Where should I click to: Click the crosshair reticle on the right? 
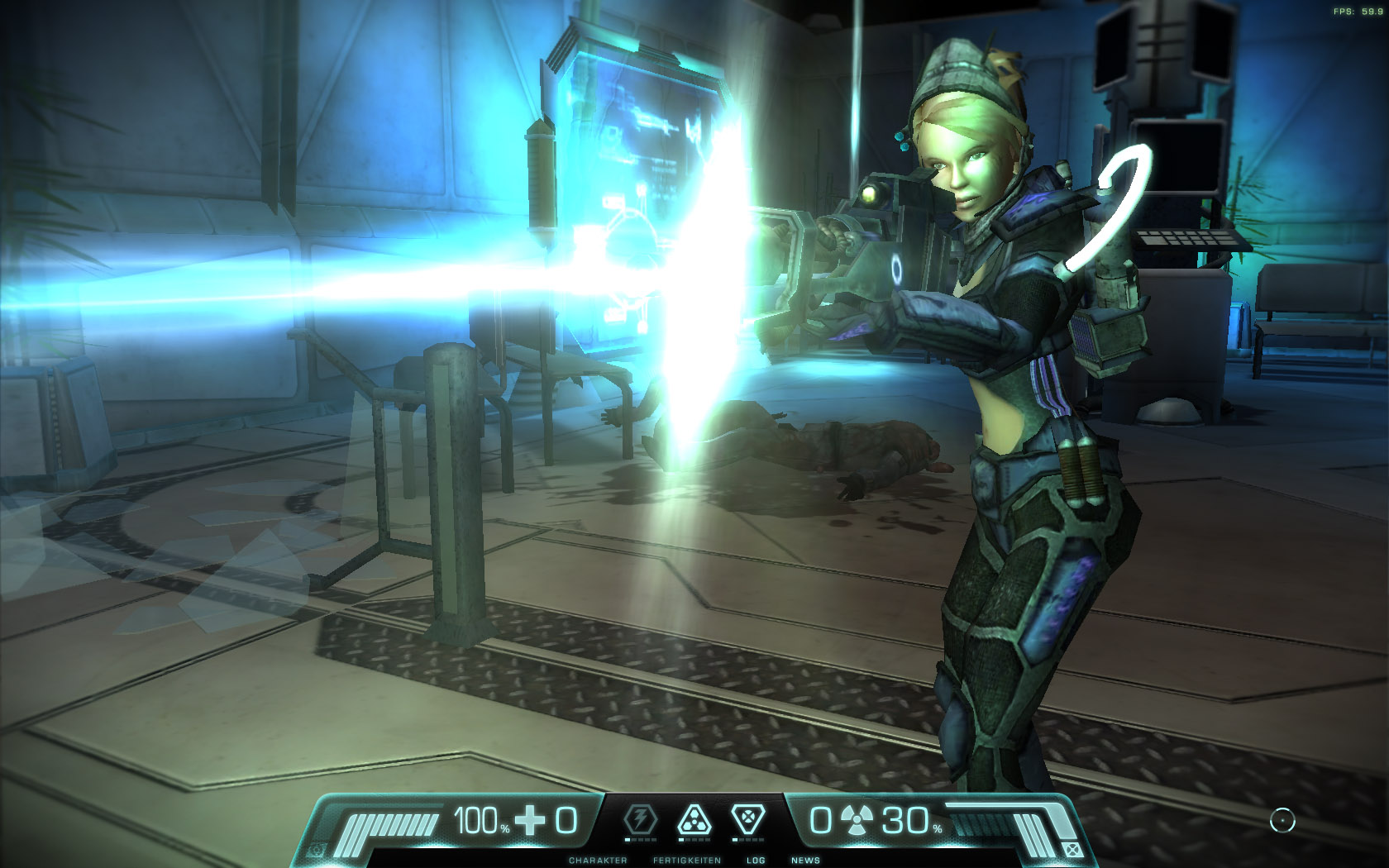coord(1281,821)
